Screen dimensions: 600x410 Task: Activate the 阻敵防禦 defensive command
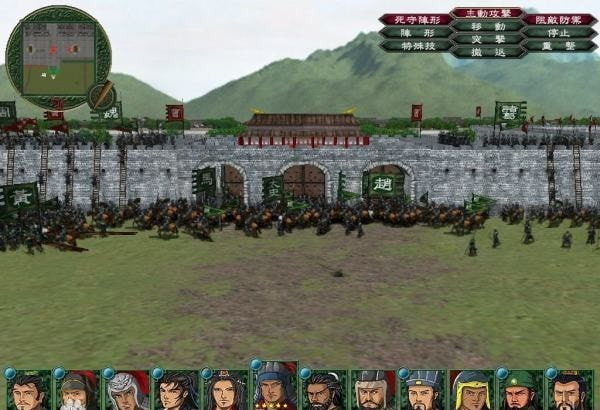pyautogui.click(x=551, y=19)
